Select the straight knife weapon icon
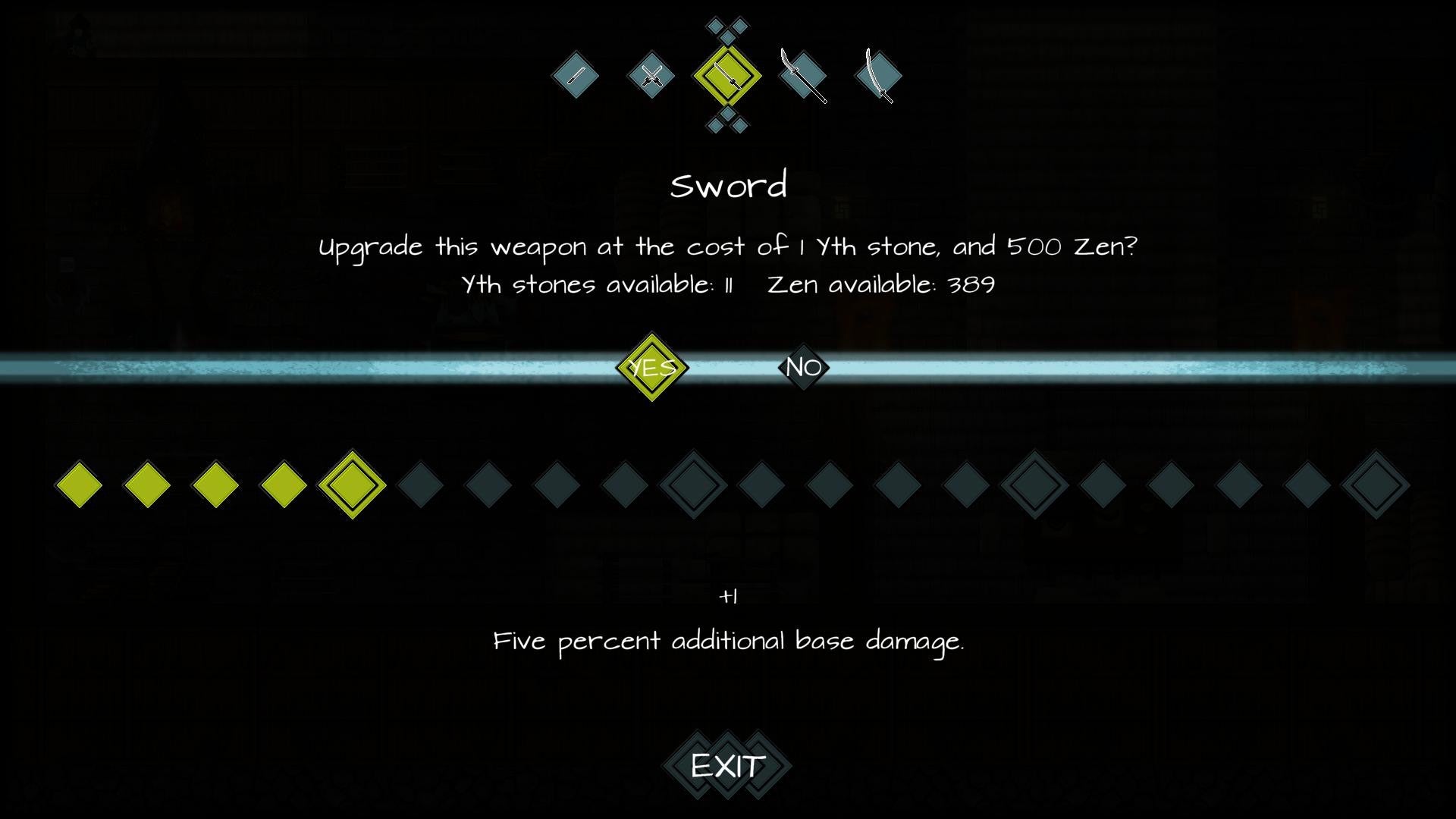1456x819 pixels. tap(576, 76)
